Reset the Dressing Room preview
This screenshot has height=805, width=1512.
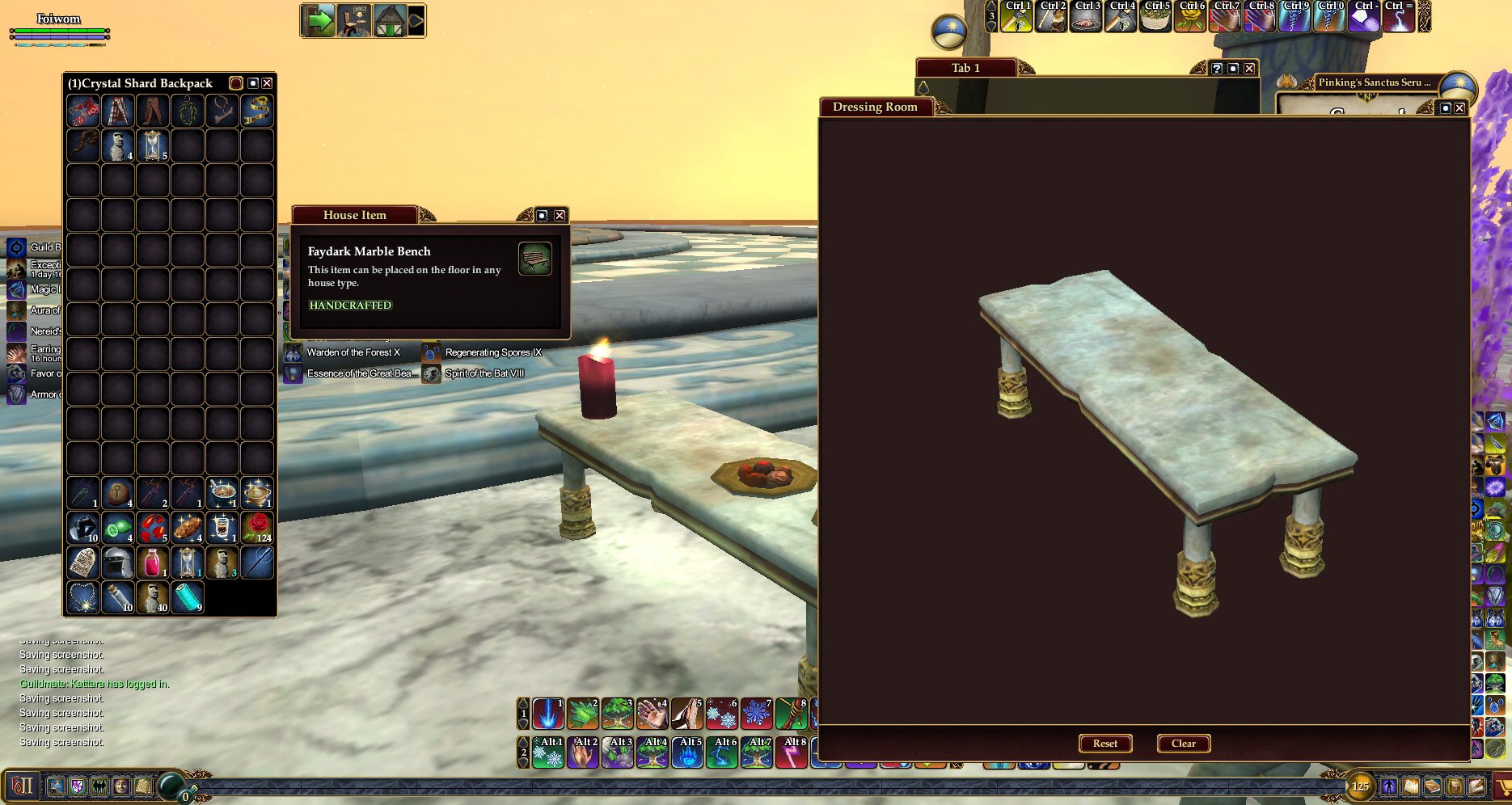(x=1105, y=744)
